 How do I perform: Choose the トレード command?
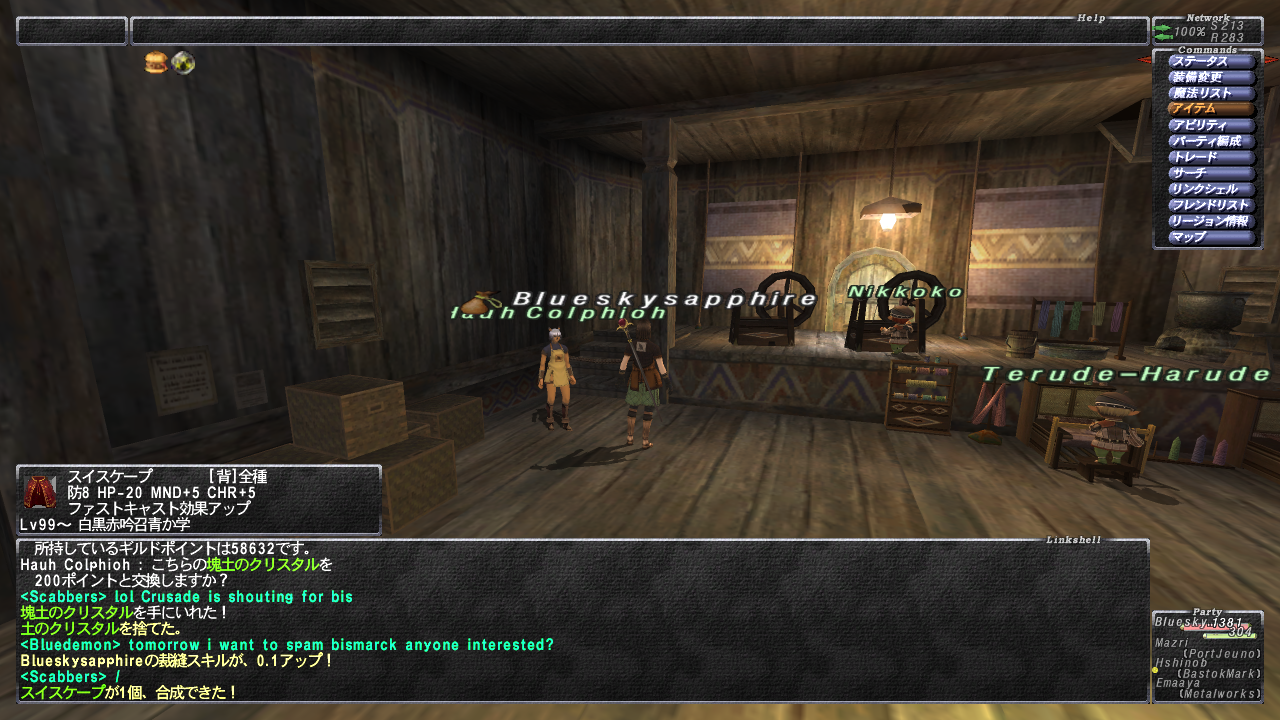tap(1210, 158)
